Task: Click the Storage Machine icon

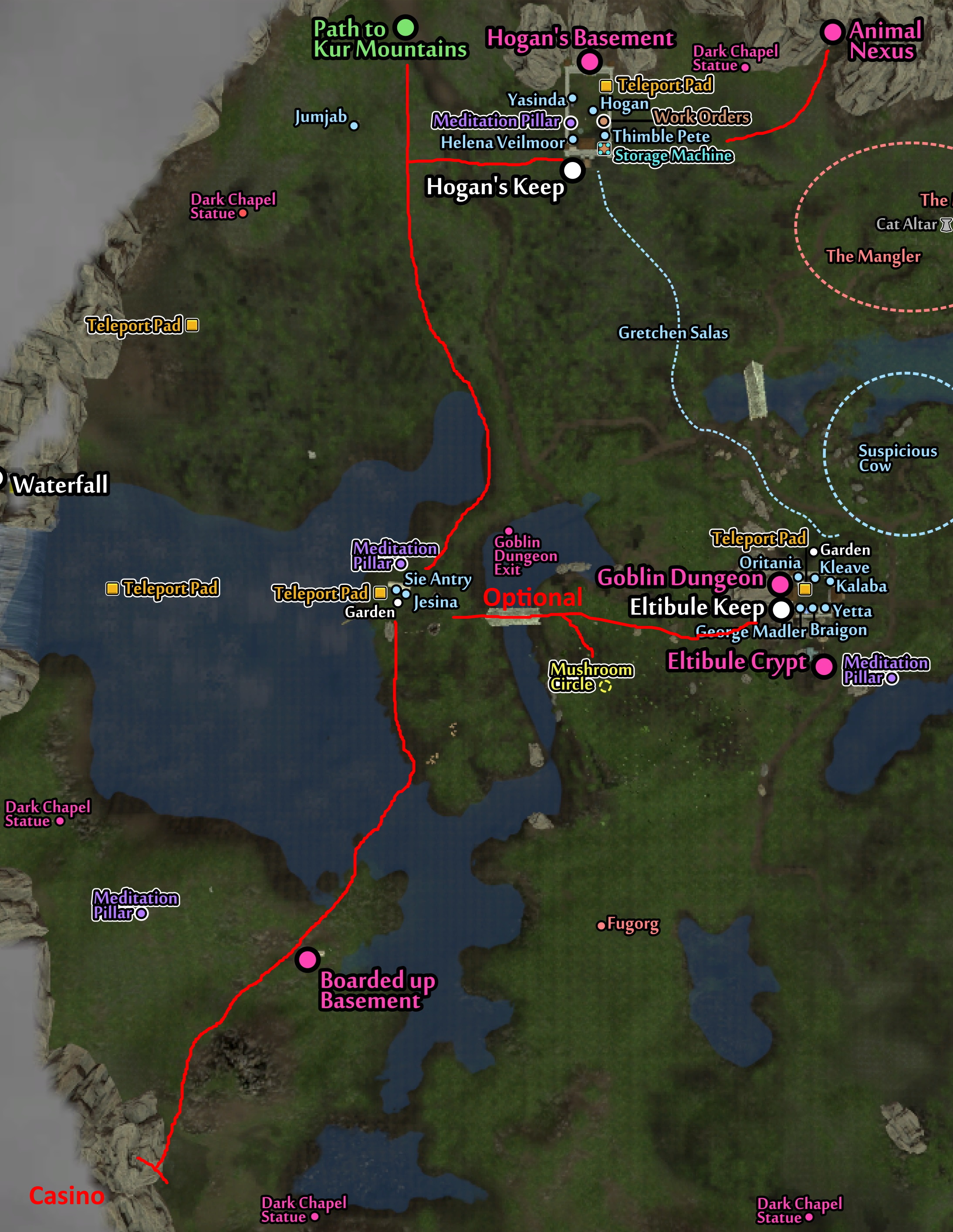Action: tap(604, 149)
